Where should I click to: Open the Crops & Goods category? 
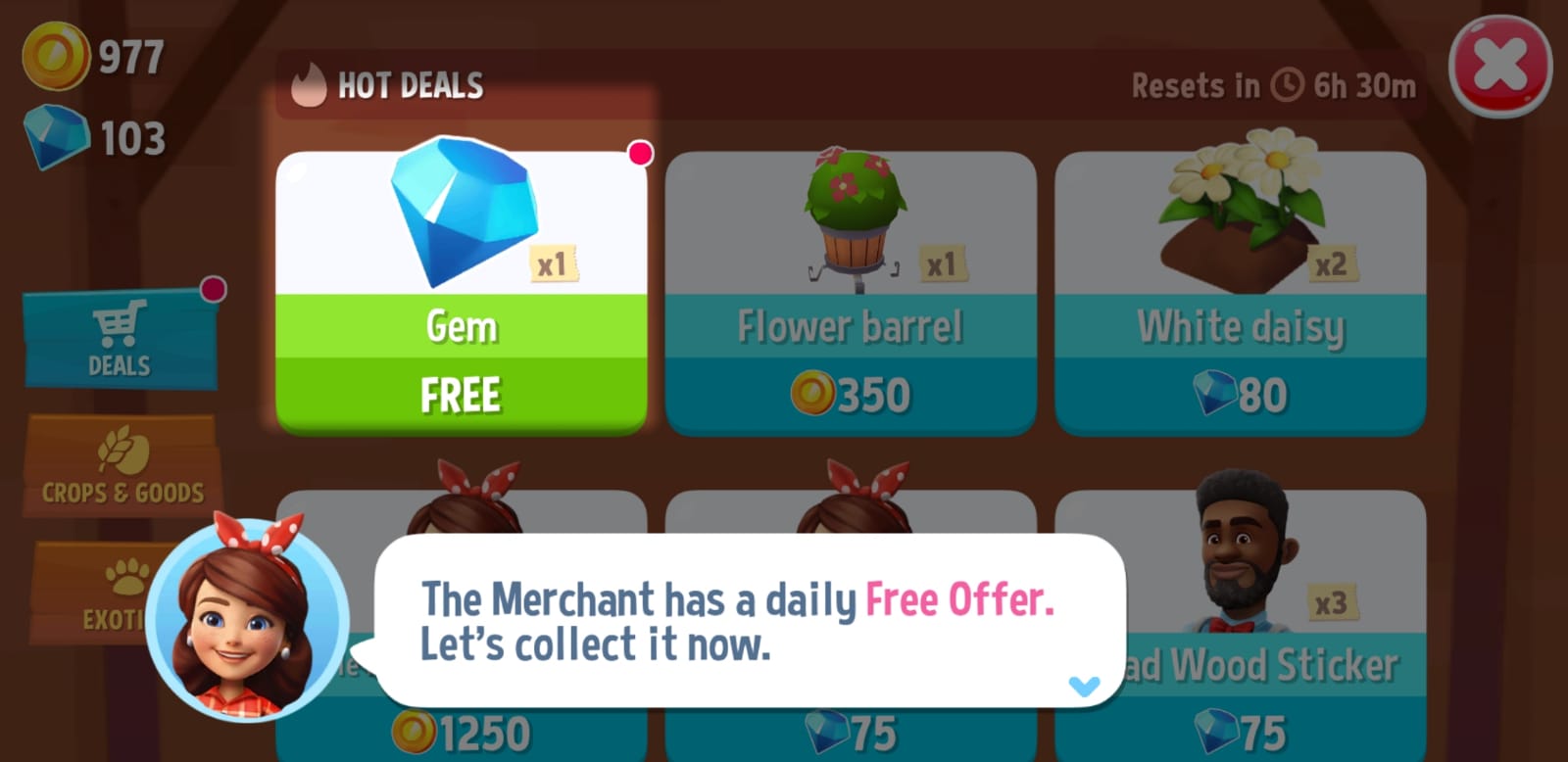pos(122,466)
